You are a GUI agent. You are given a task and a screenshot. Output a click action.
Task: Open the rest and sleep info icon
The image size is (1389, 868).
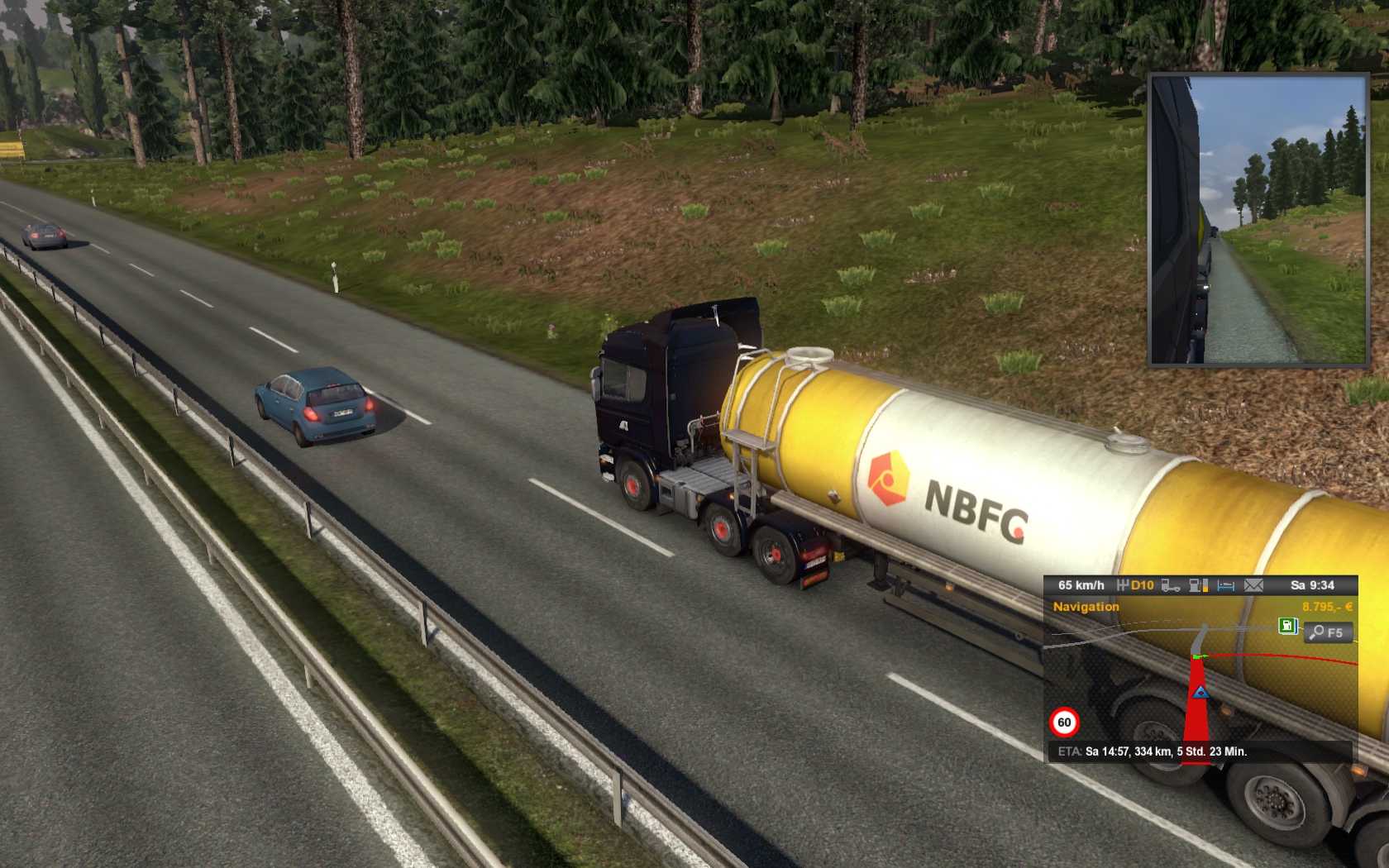click(1226, 585)
